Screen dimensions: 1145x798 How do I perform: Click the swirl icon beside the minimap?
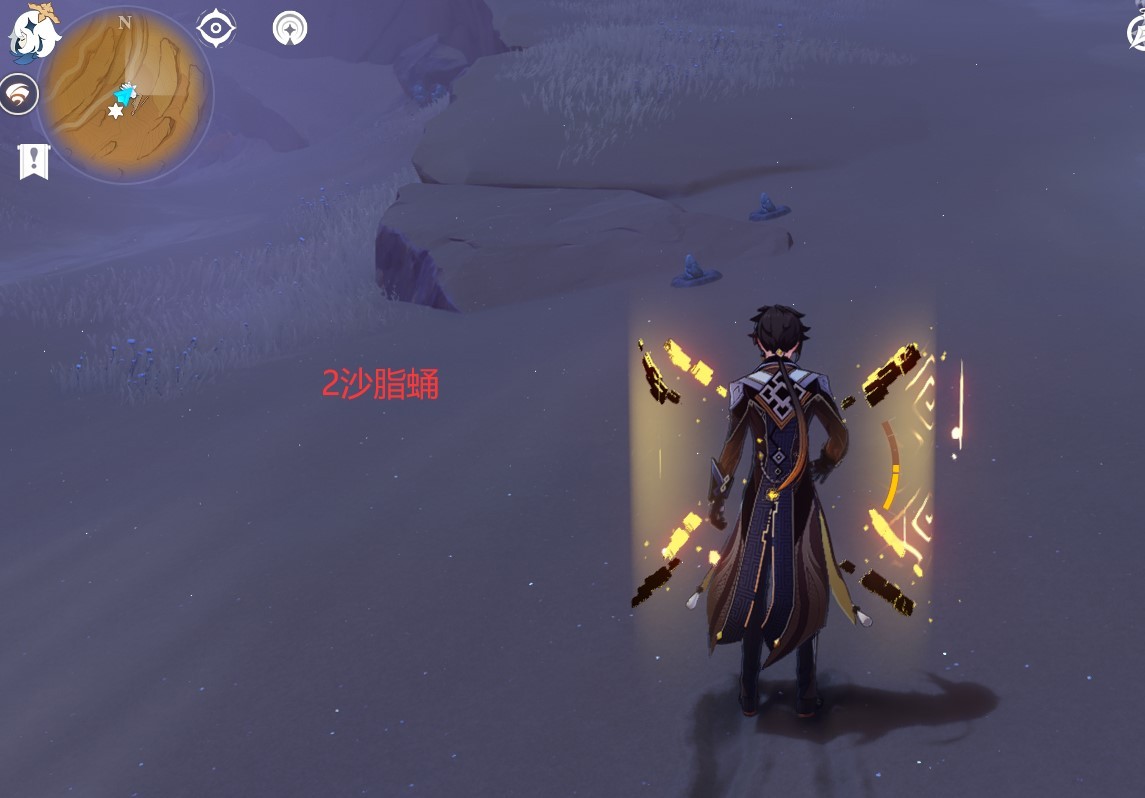19,95
